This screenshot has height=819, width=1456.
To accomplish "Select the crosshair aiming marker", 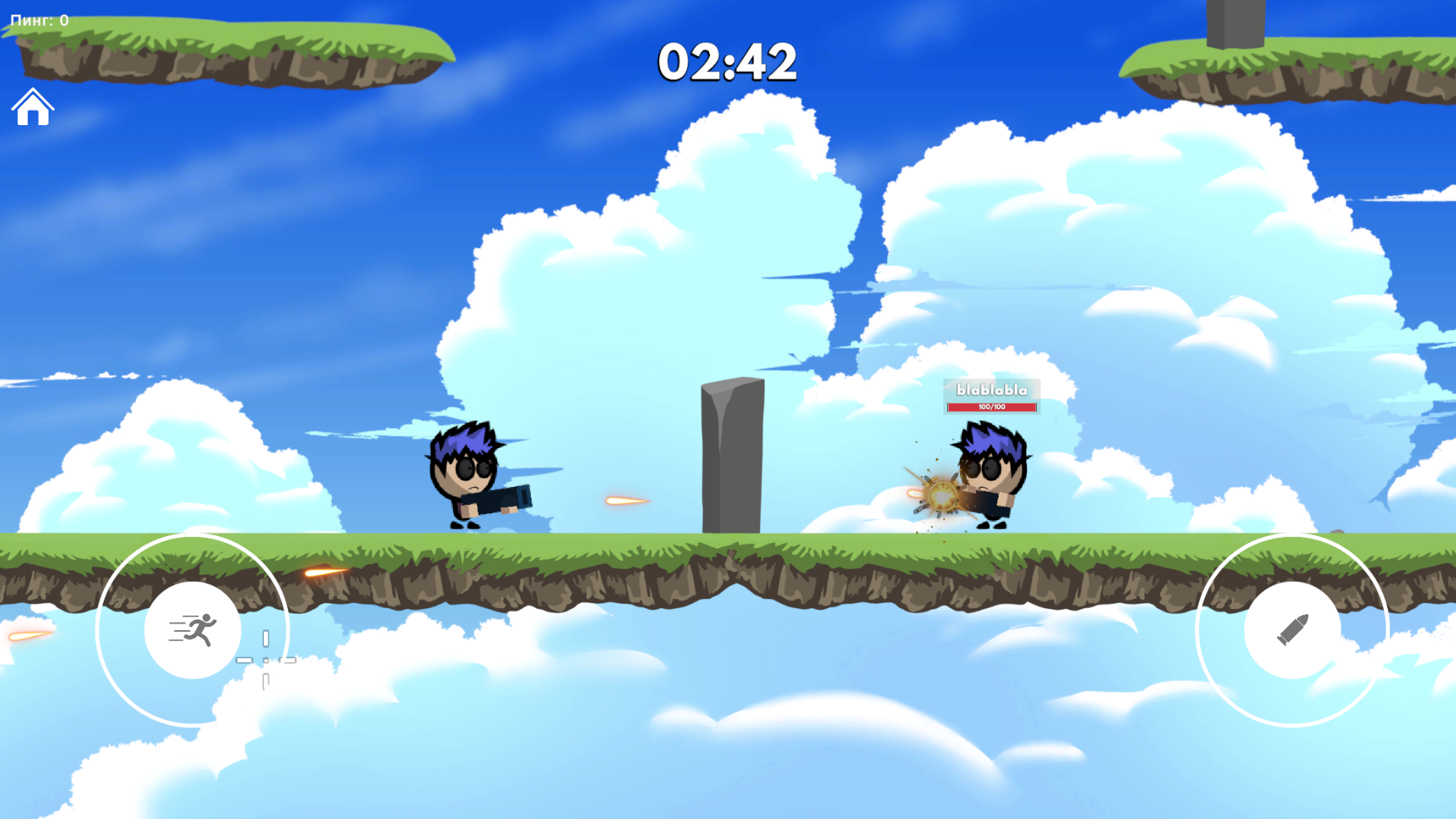I will pyautogui.click(x=266, y=661).
